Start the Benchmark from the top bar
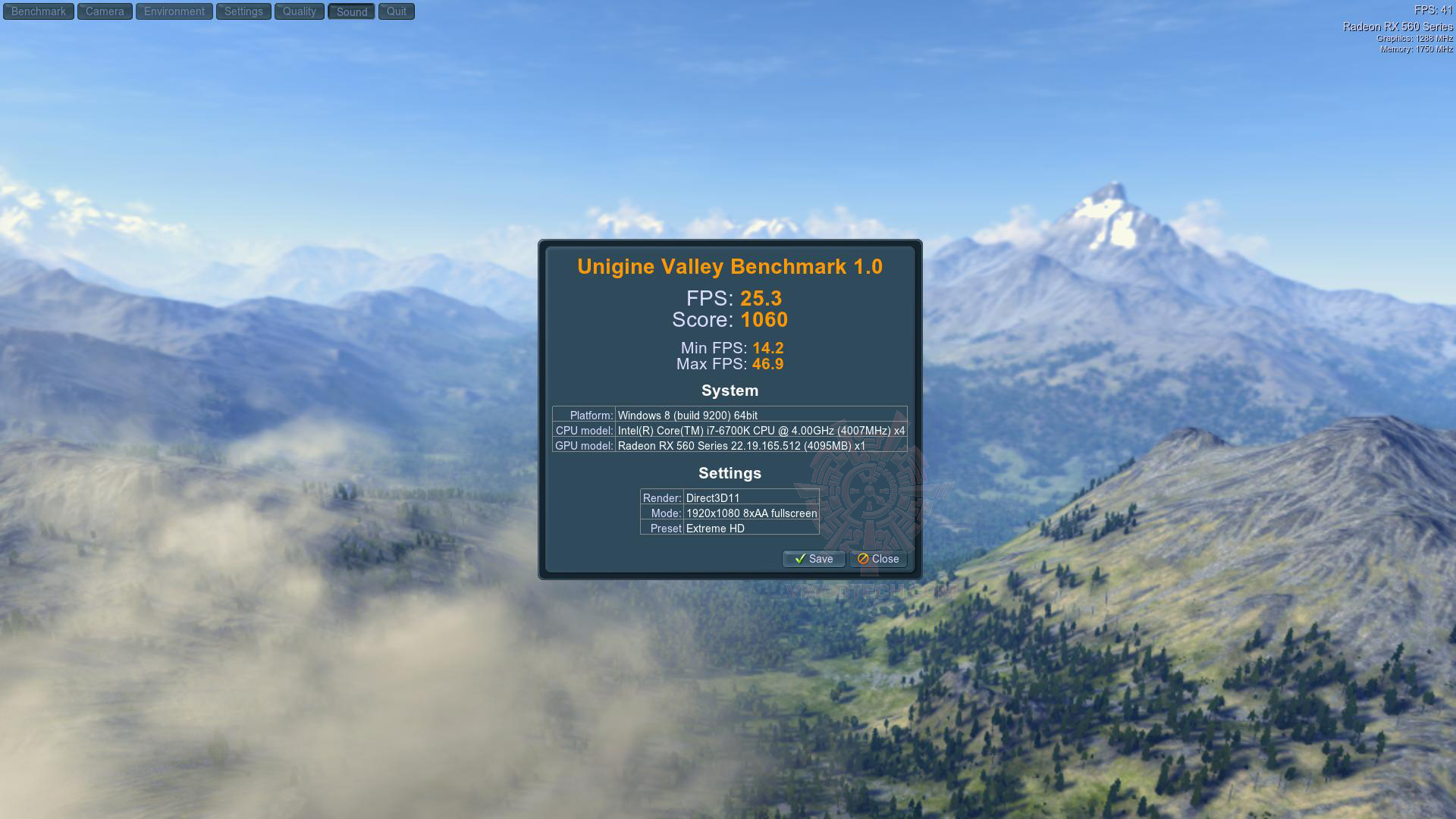 tap(39, 11)
